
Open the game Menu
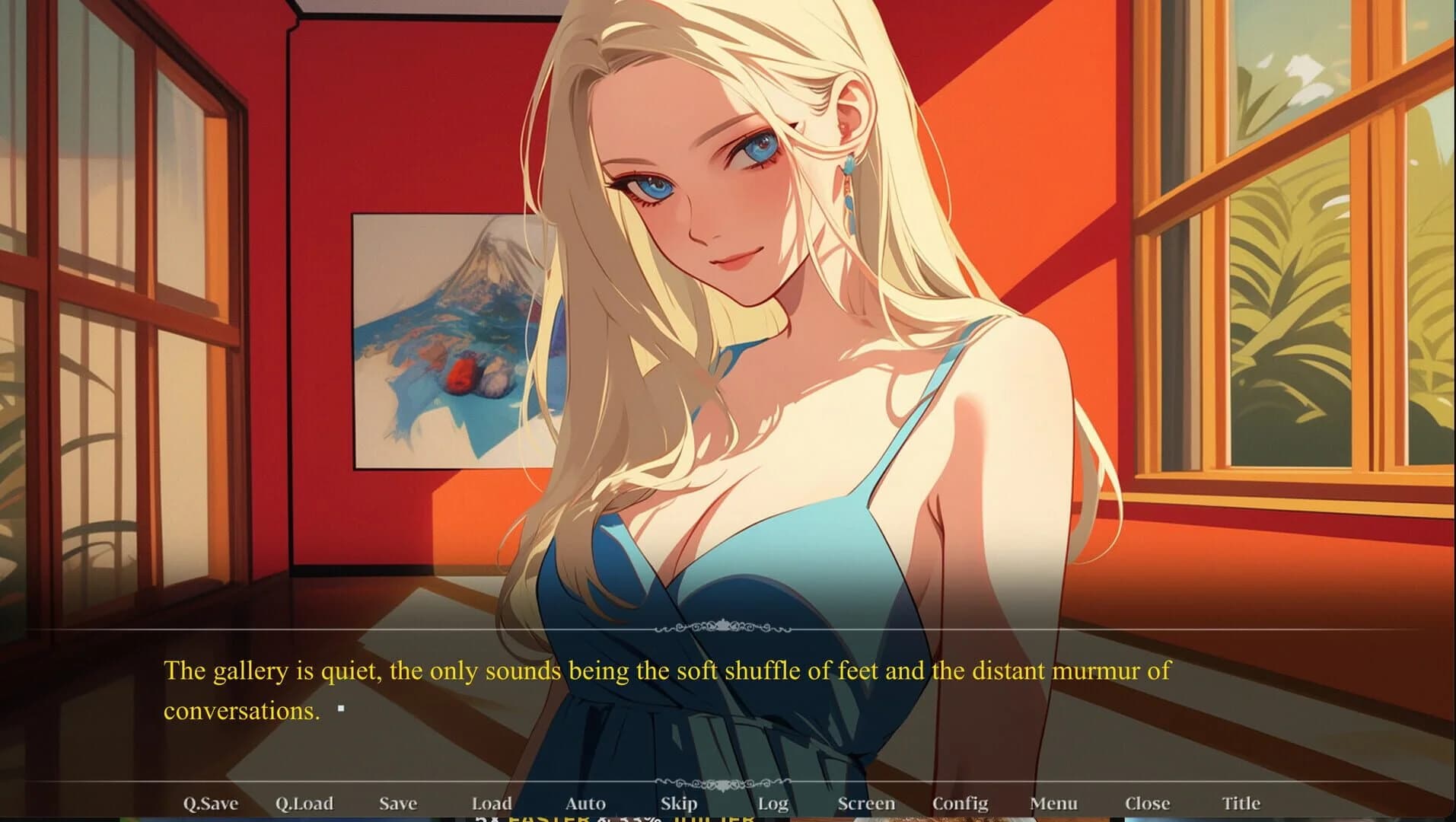tap(1053, 803)
